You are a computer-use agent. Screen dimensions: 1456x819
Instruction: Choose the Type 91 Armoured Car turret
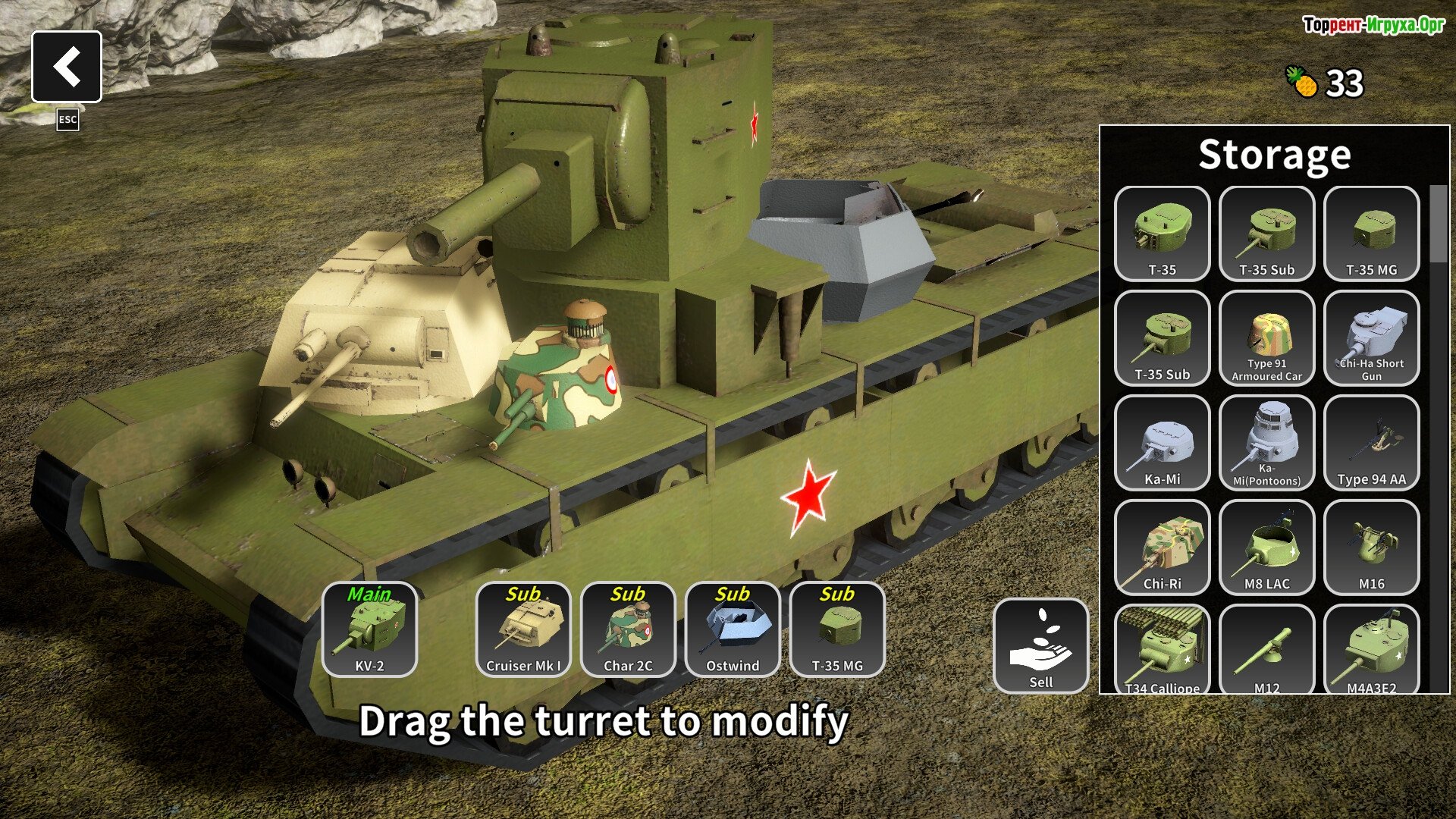point(1266,338)
